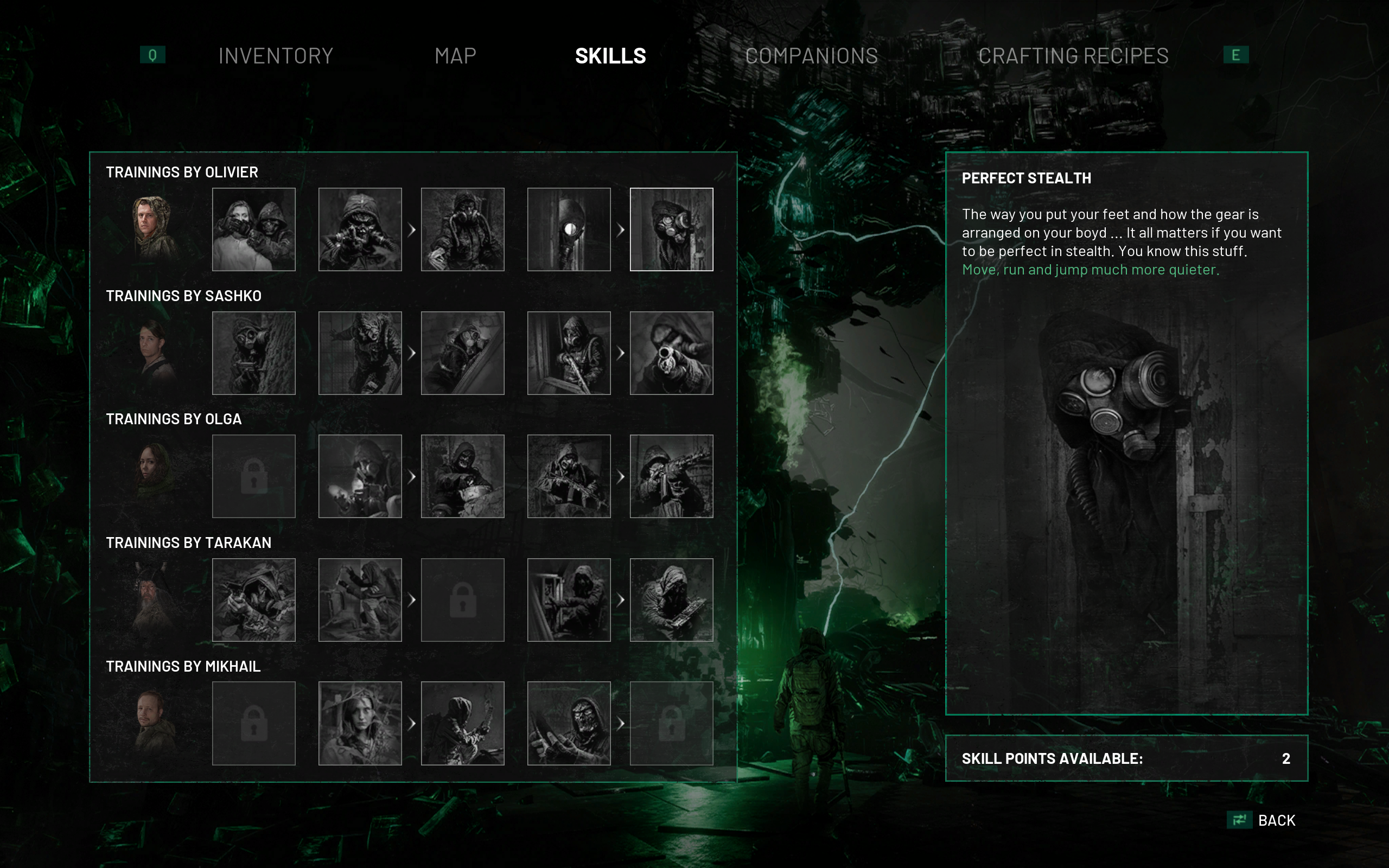Screen dimensions: 1389x868
Task: Go to the Companions tab
Action: coord(811,56)
